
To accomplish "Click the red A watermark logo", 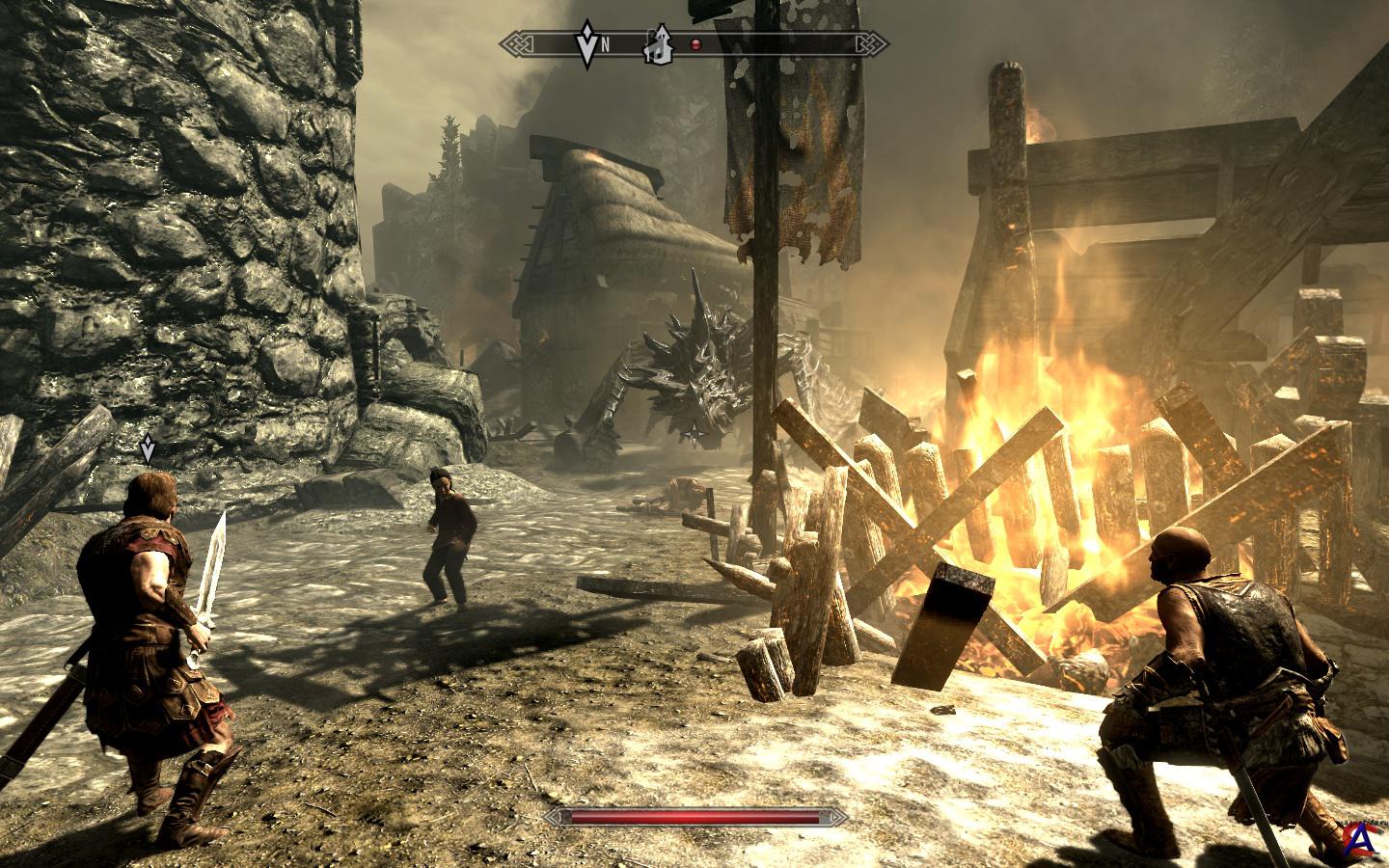I will pos(1361,841).
